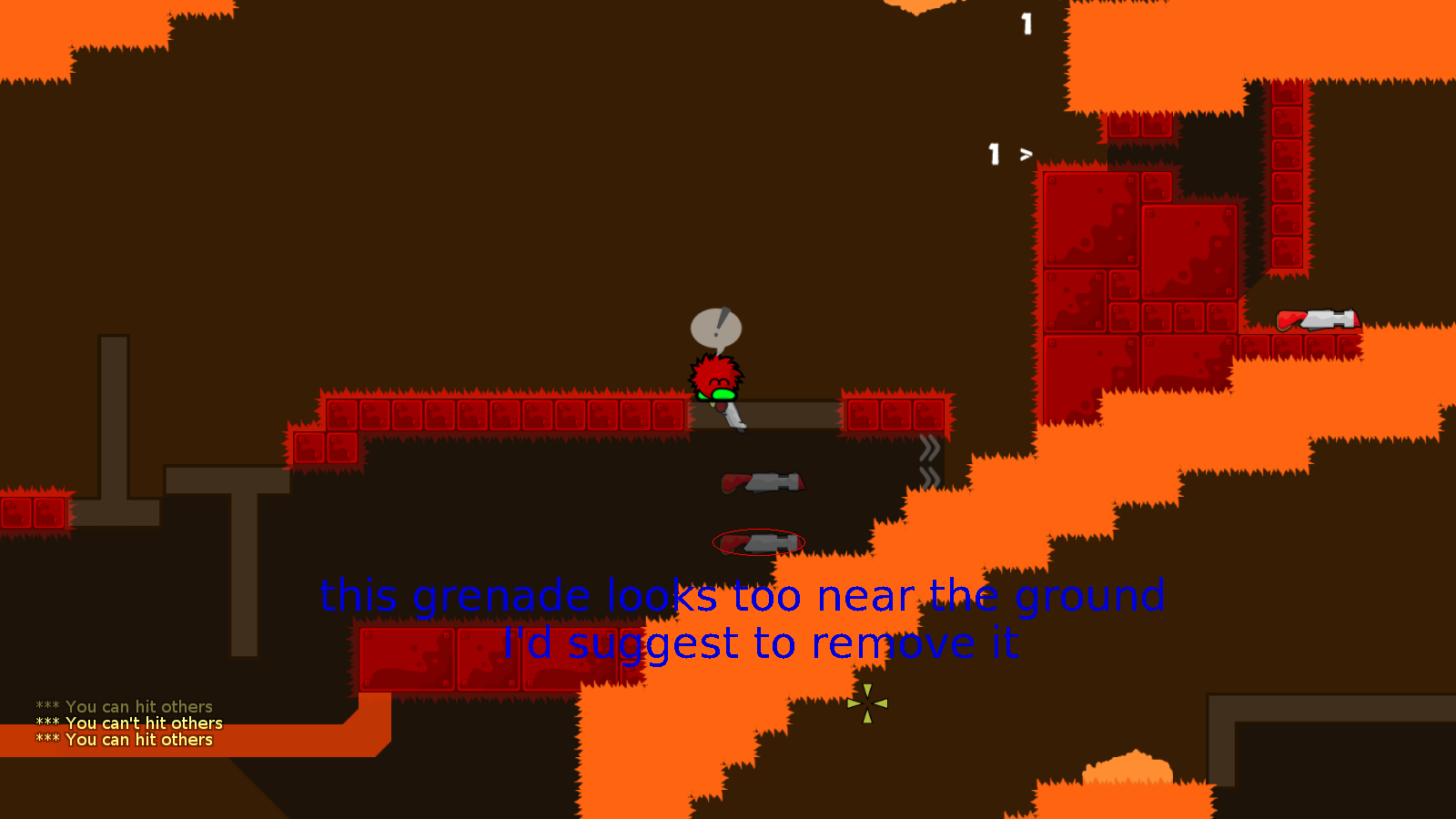Click the exclamation speech bubble above the tee
Viewport: 1456px width, 819px height.
(718, 328)
